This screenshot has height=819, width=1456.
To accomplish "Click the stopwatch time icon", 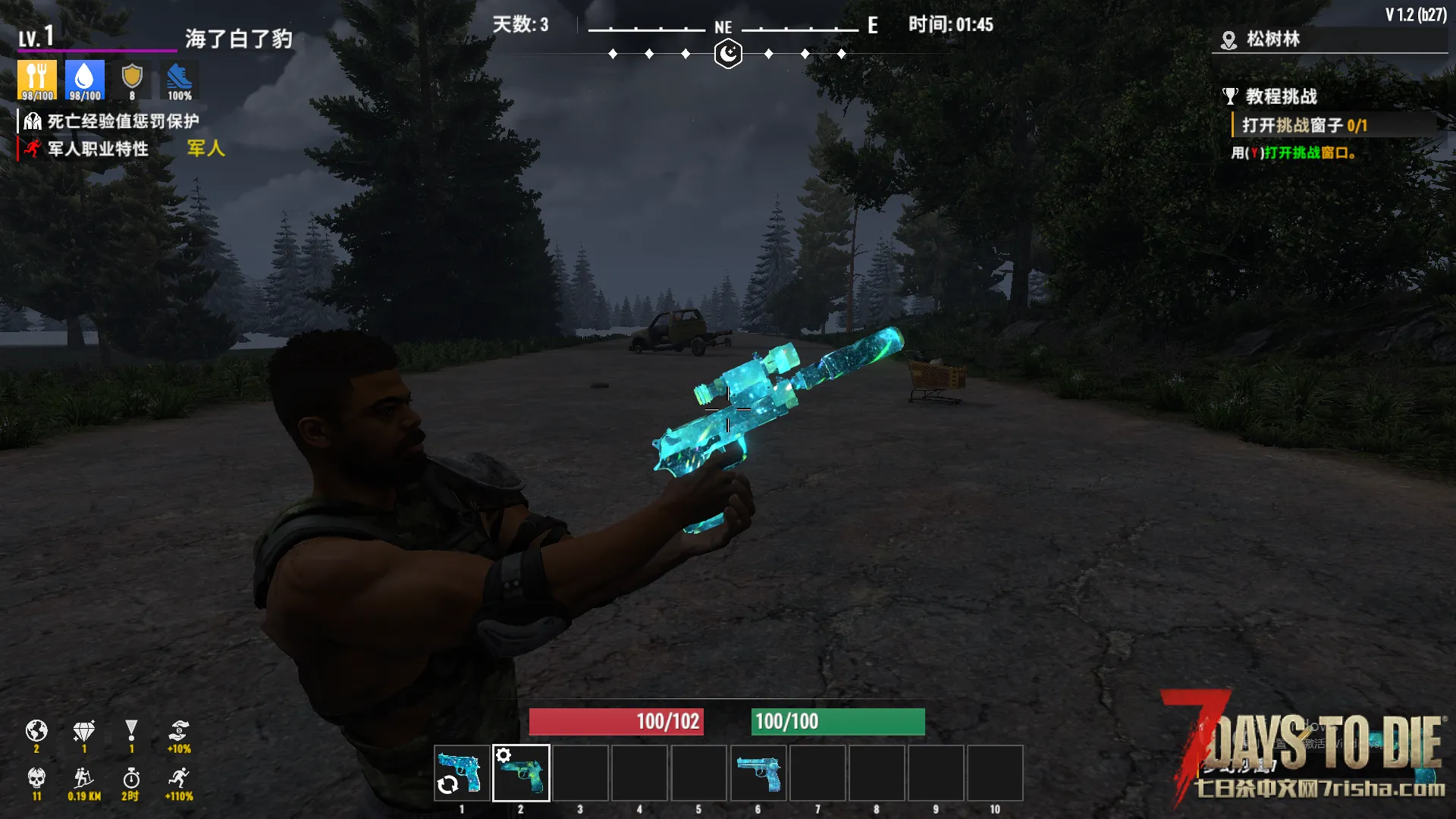I will pyautogui.click(x=131, y=779).
